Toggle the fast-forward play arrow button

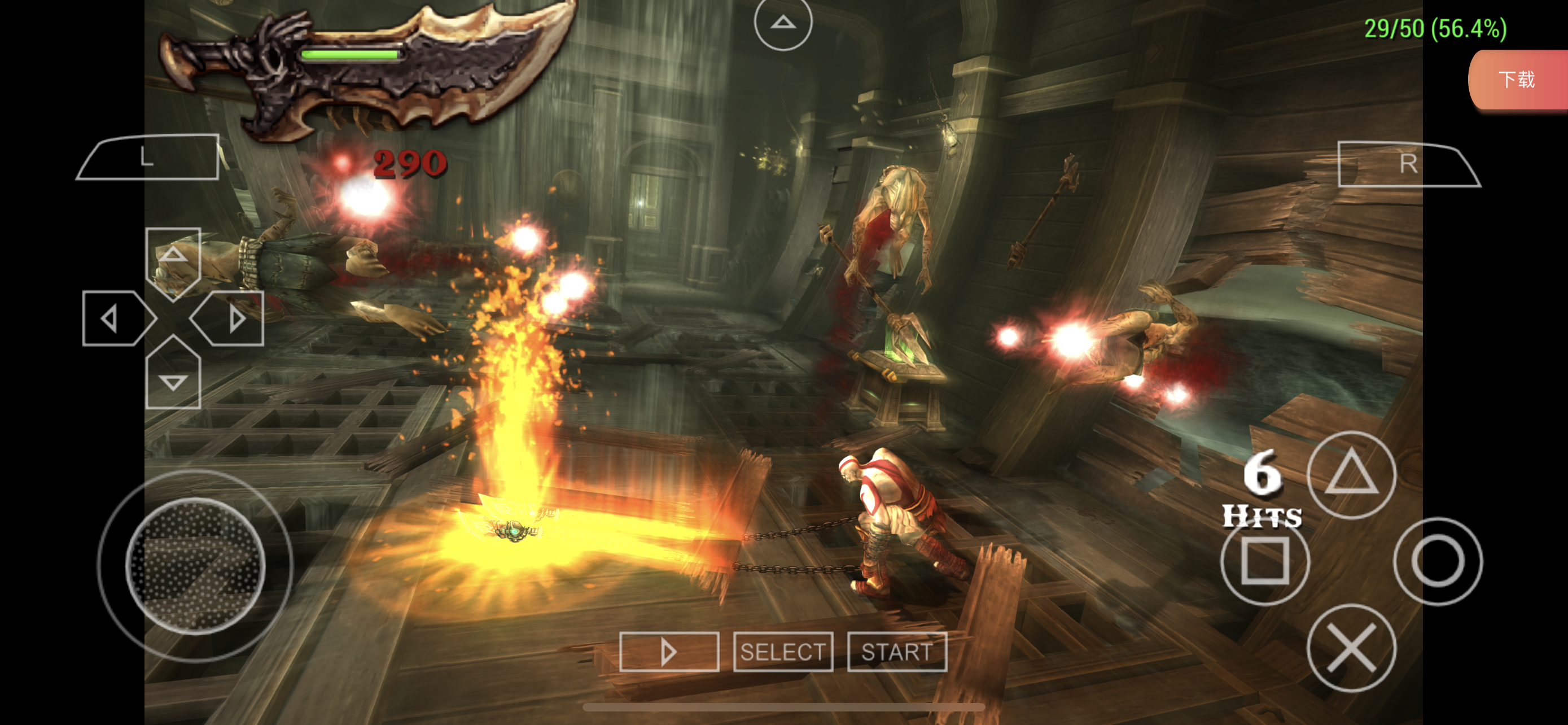pos(668,652)
